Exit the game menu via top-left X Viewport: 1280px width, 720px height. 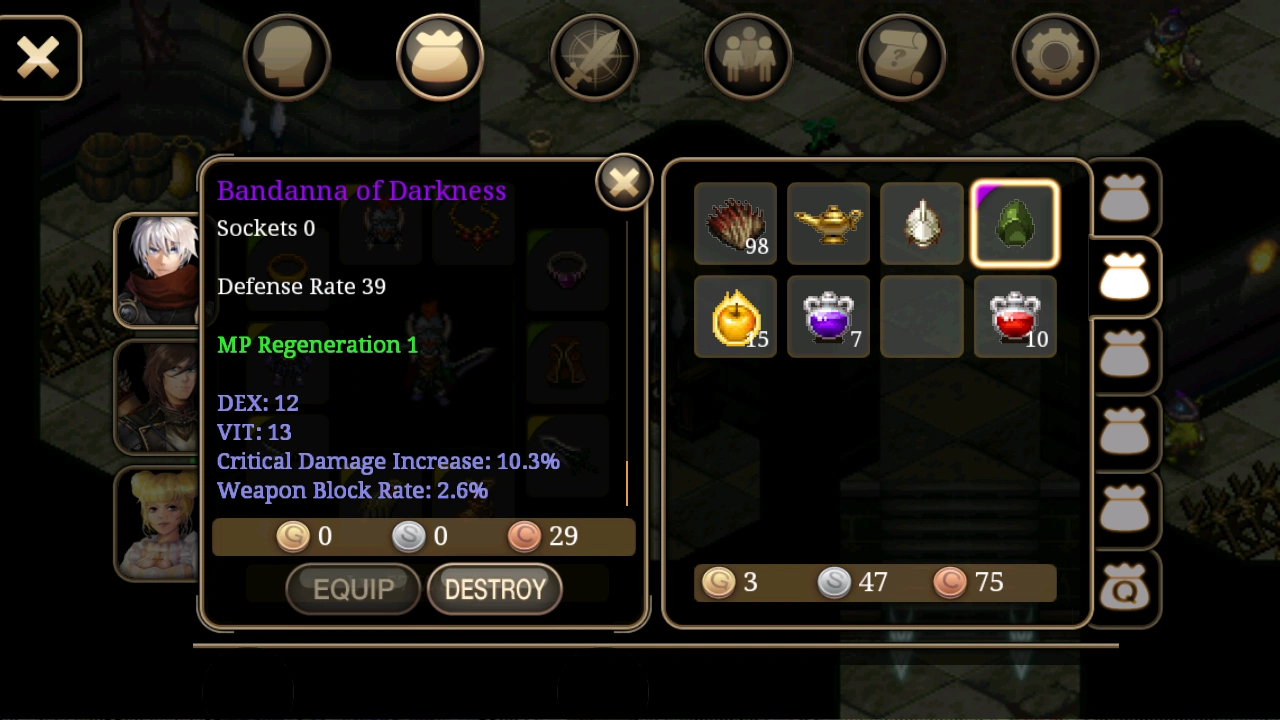pos(40,57)
